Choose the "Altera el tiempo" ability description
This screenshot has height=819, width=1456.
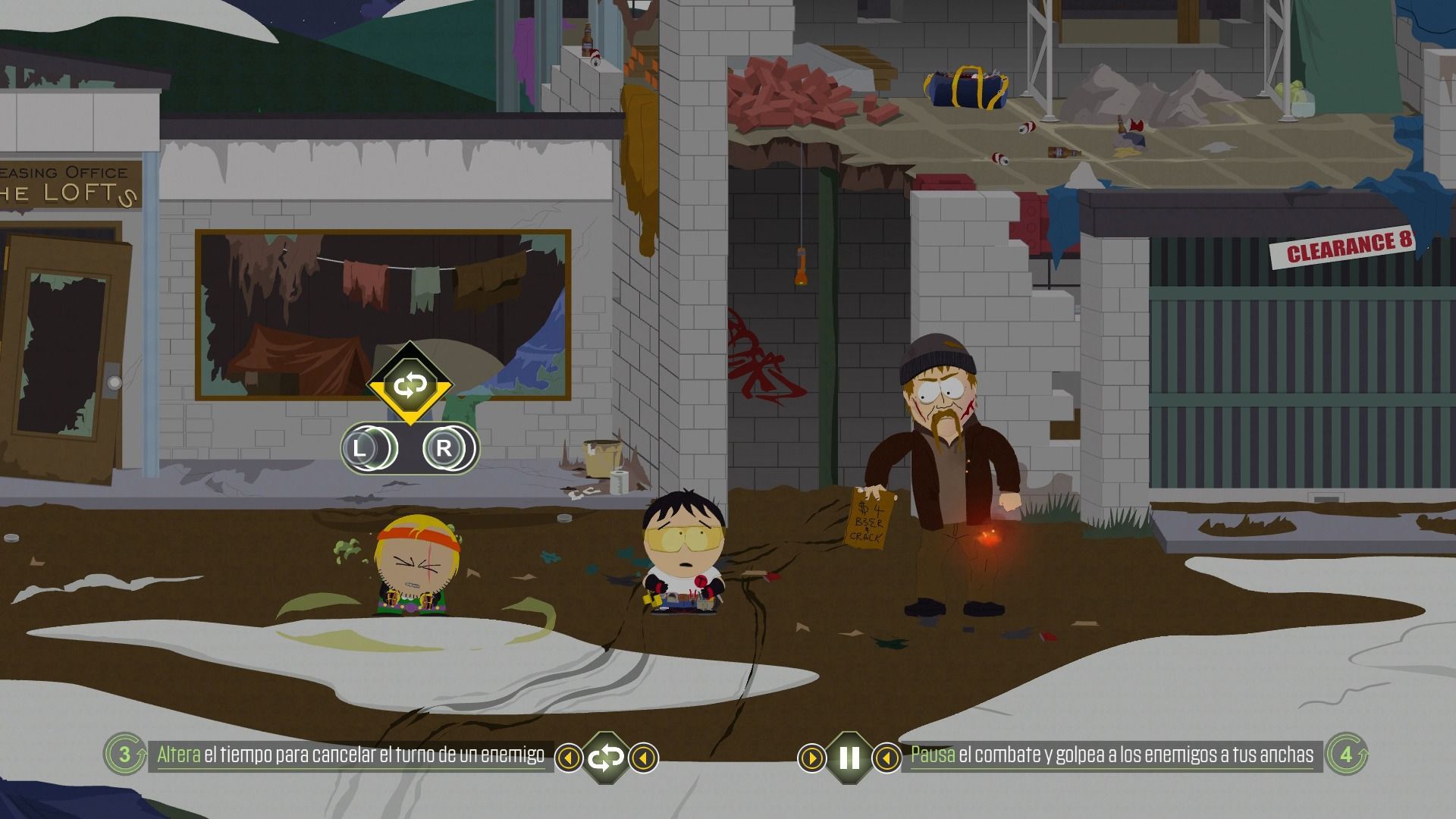(x=351, y=755)
